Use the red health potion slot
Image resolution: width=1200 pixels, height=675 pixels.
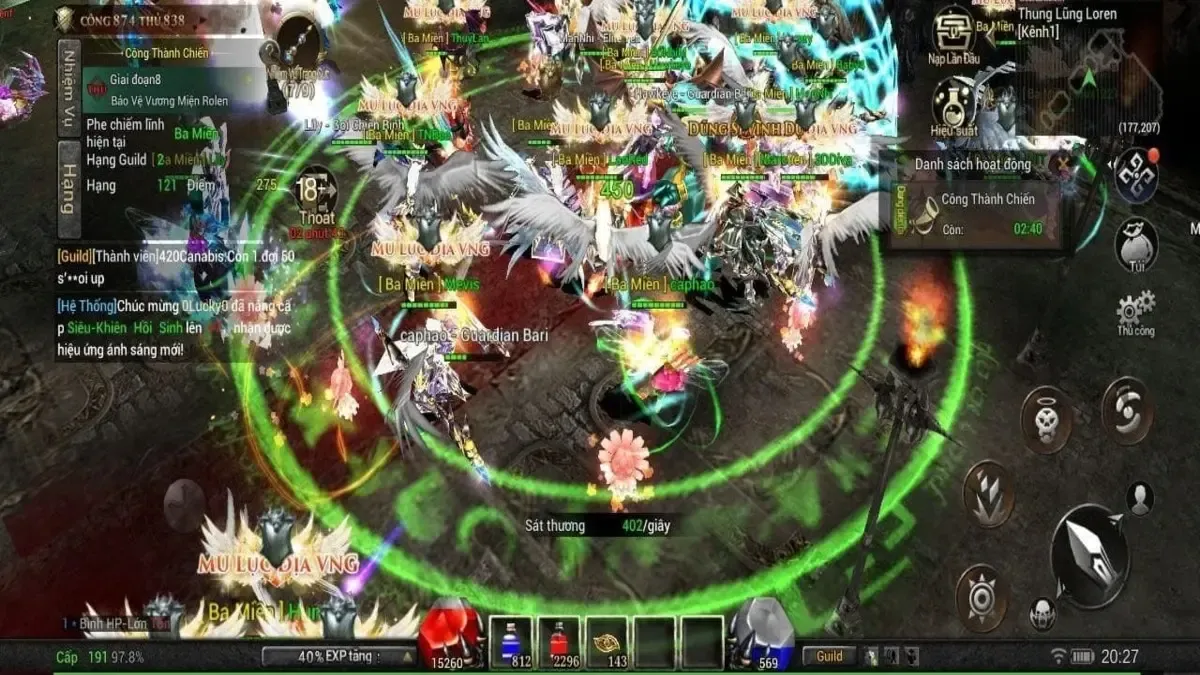pos(558,641)
